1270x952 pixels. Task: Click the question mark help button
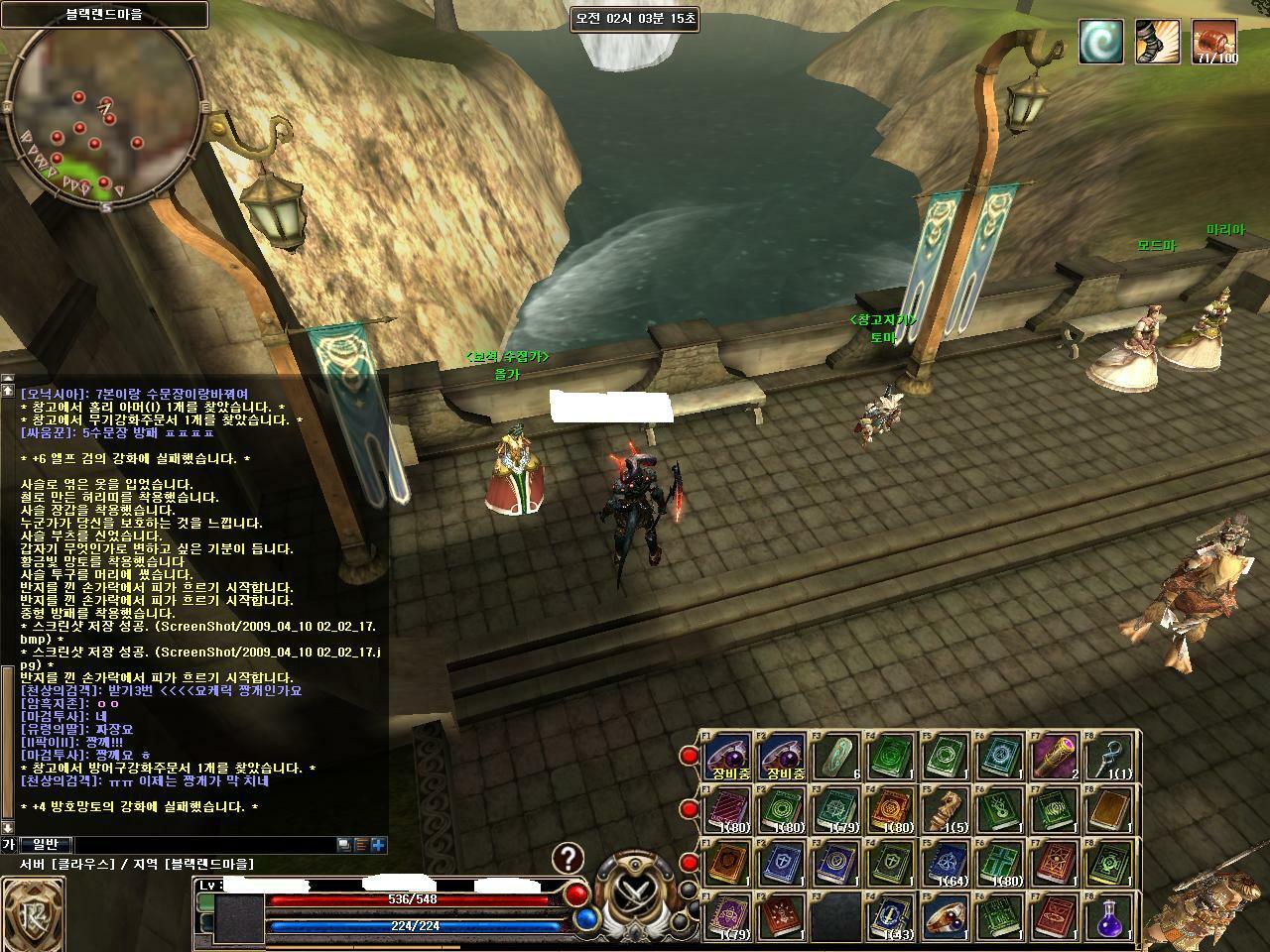pos(568,859)
